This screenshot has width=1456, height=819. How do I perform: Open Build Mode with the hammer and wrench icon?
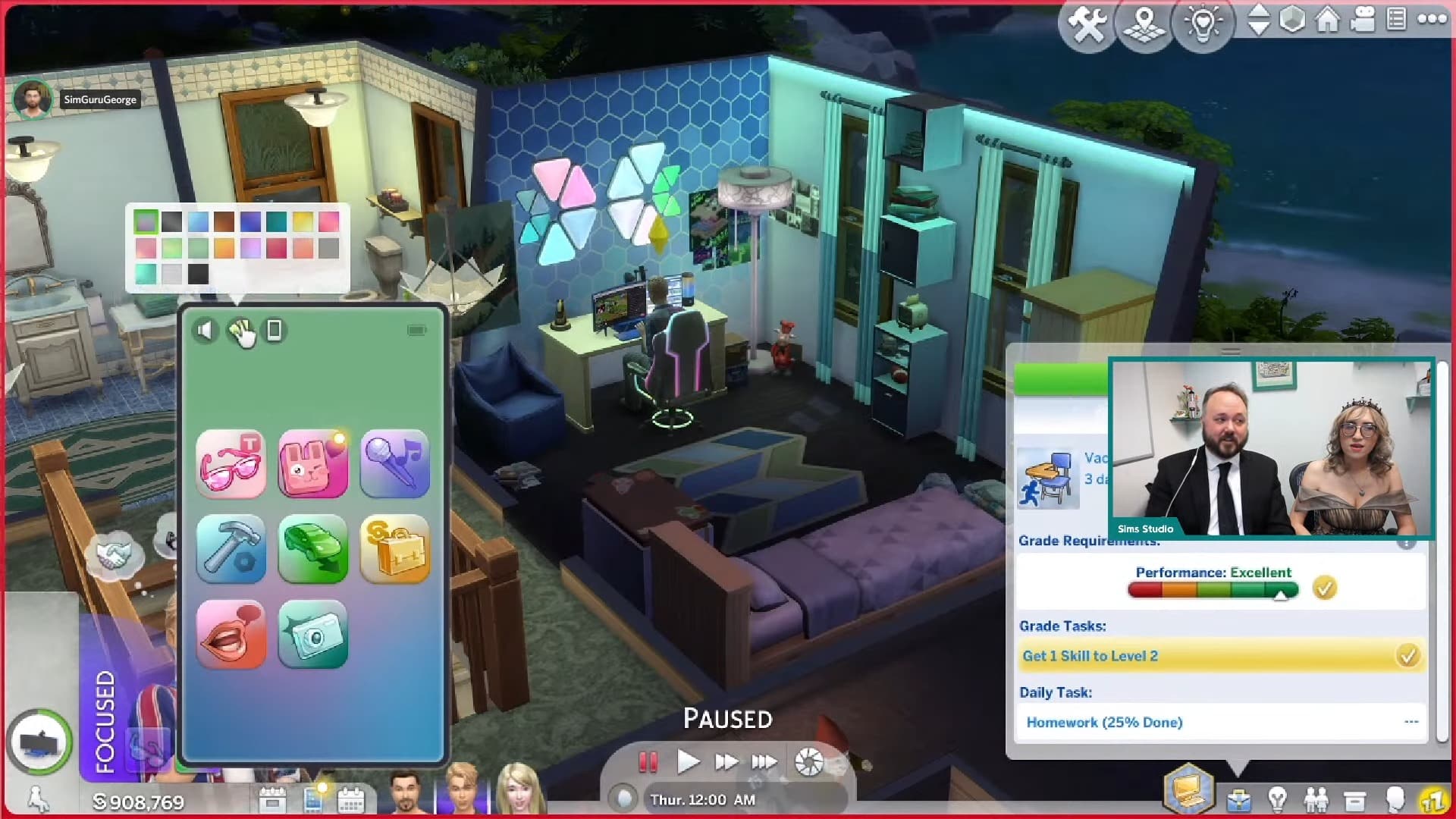pyautogui.click(x=1087, y=24)
